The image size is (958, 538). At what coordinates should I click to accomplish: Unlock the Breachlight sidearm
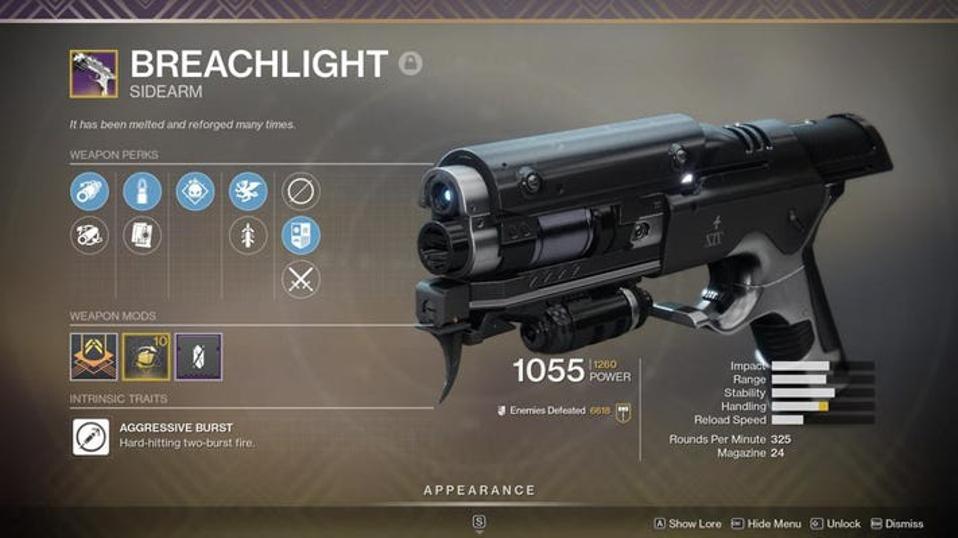point(836,523)
